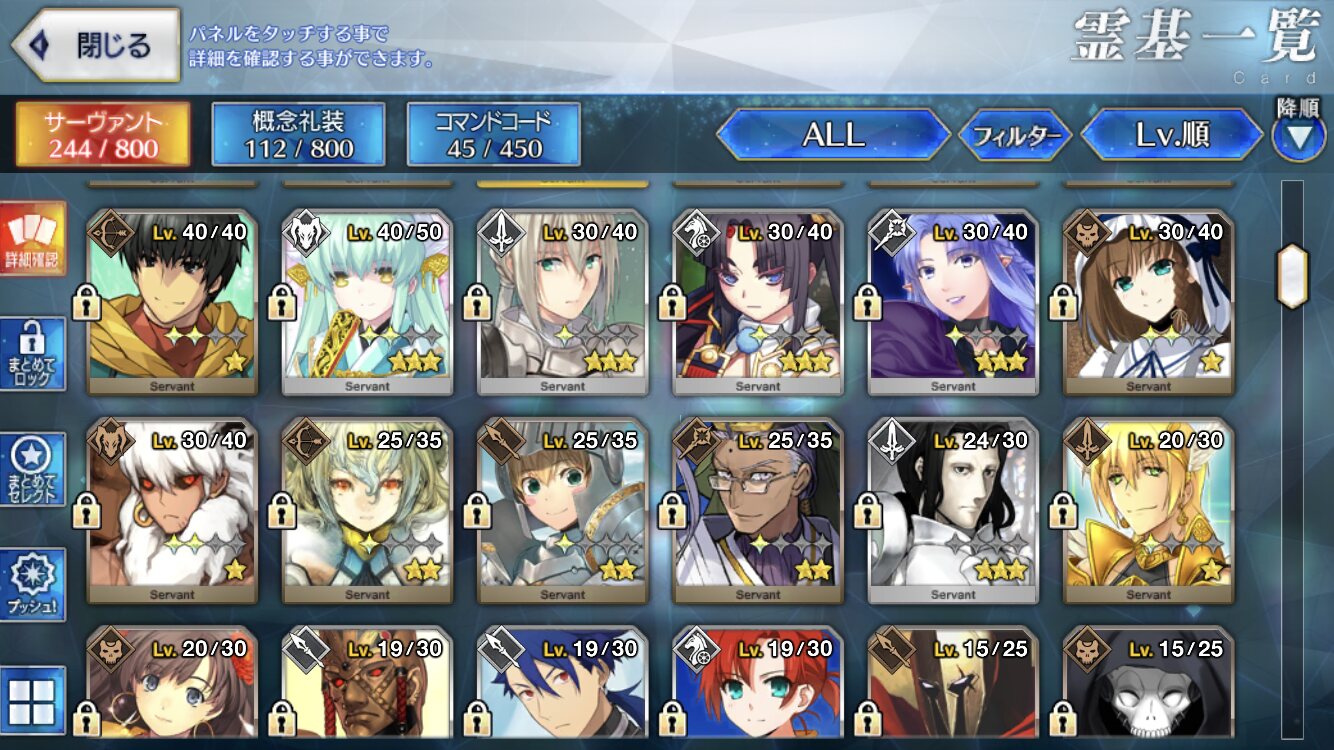Screen dimensions: 1334x750
Task: Click the list scrollbar handle
Action: (x=1293, y=275)
